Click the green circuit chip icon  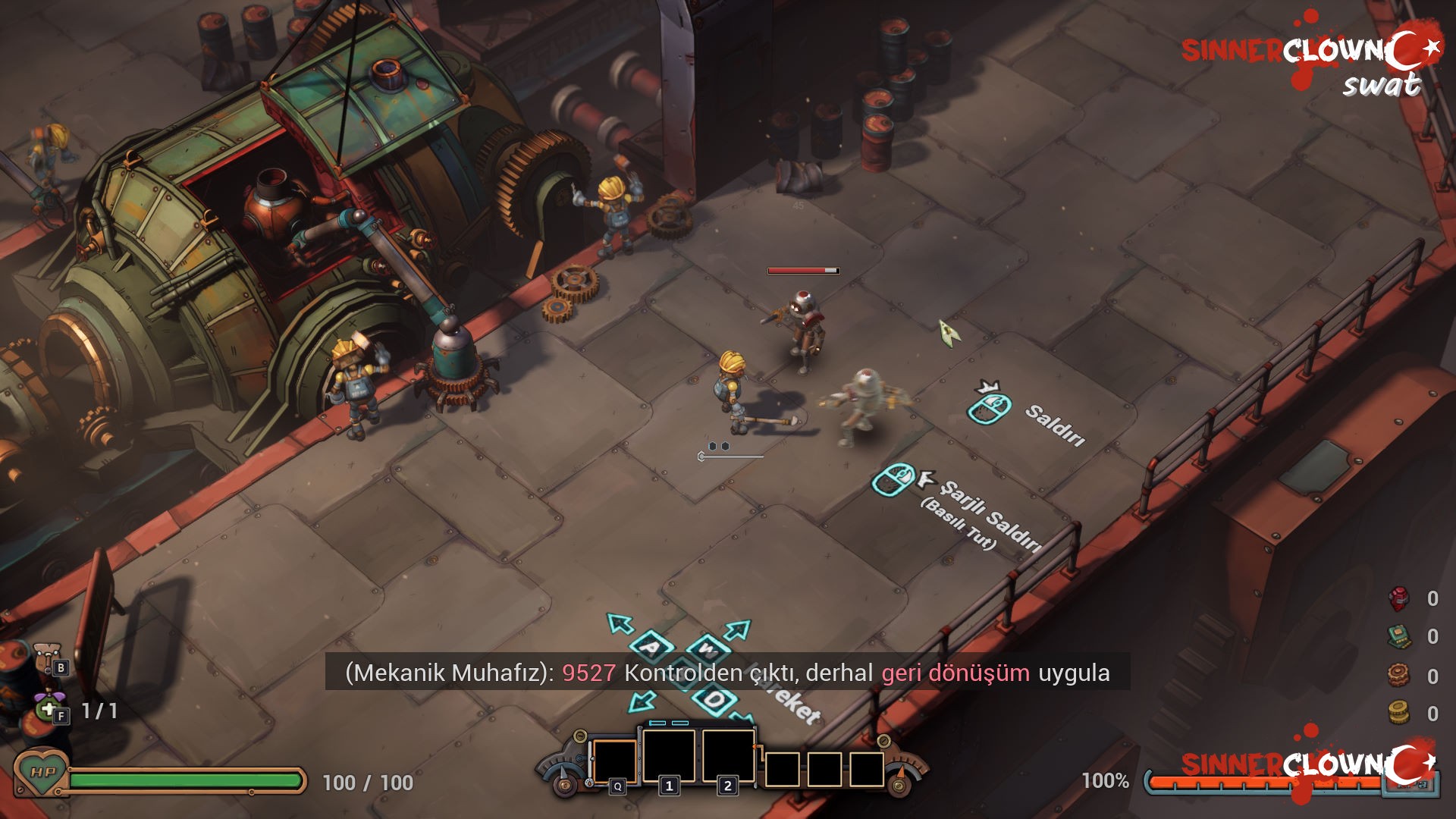pos(1399,637)
